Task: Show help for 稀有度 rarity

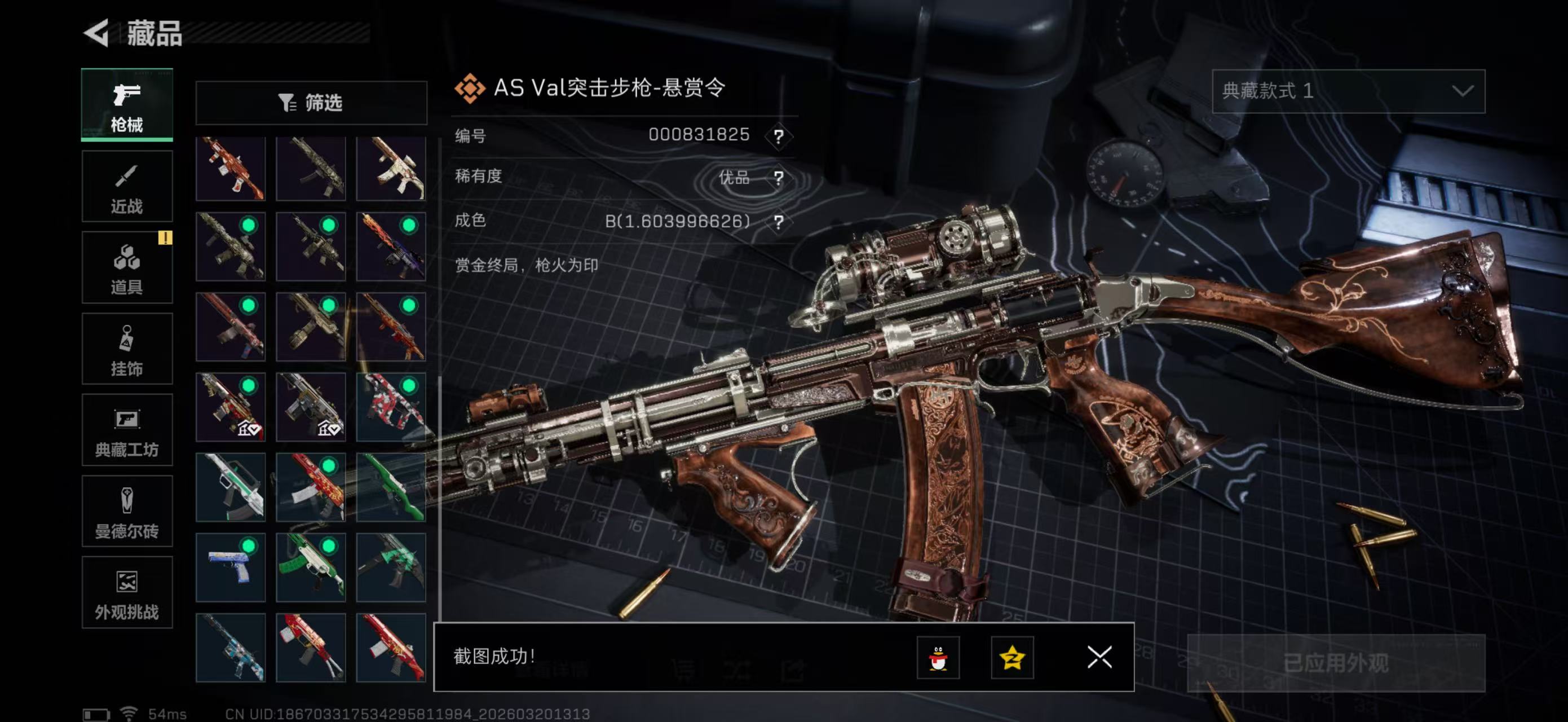Action: point(779,178)
